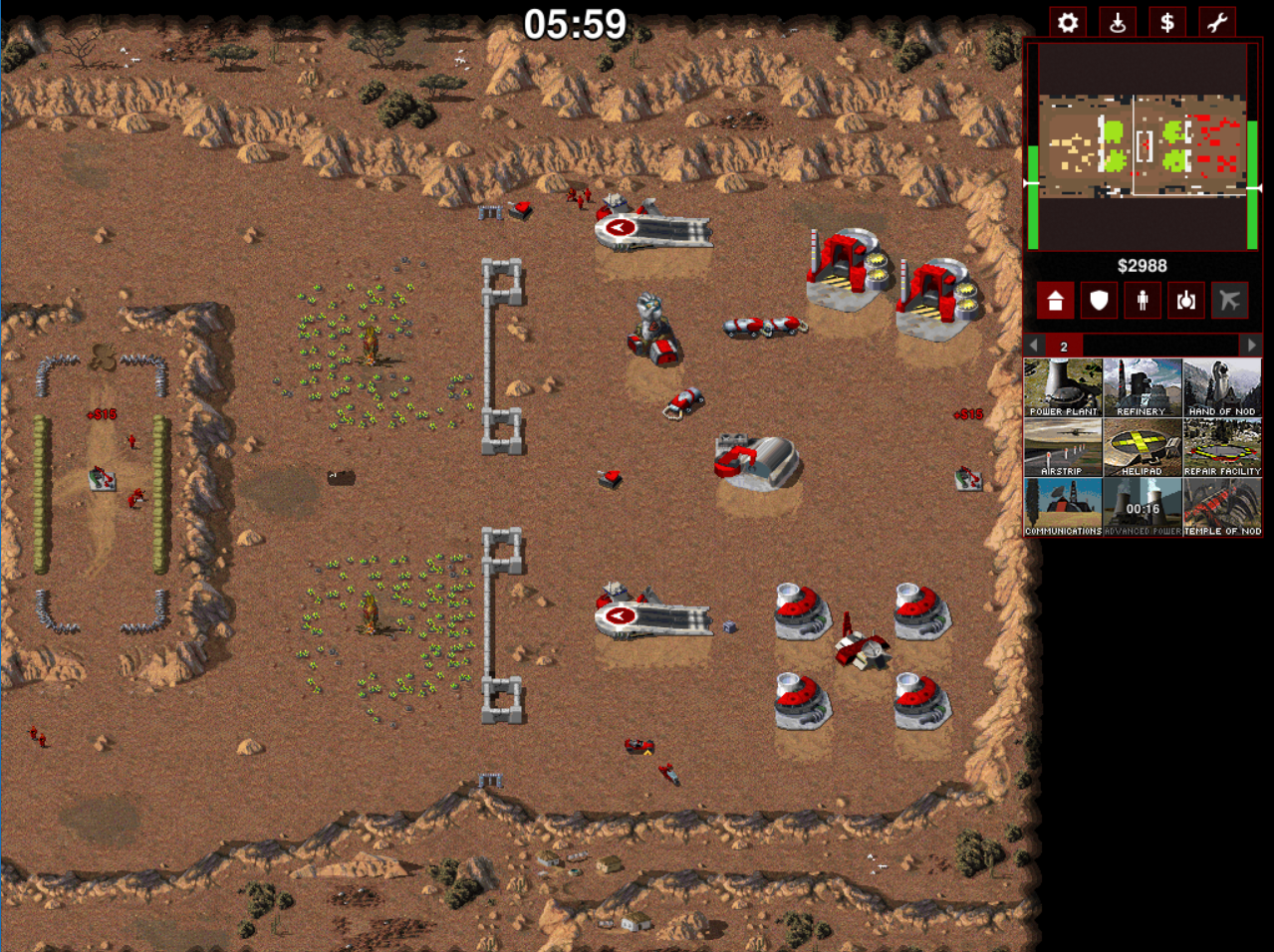
Task: Choose the Temple of Nod icon
Action: tap(1222, 507)
